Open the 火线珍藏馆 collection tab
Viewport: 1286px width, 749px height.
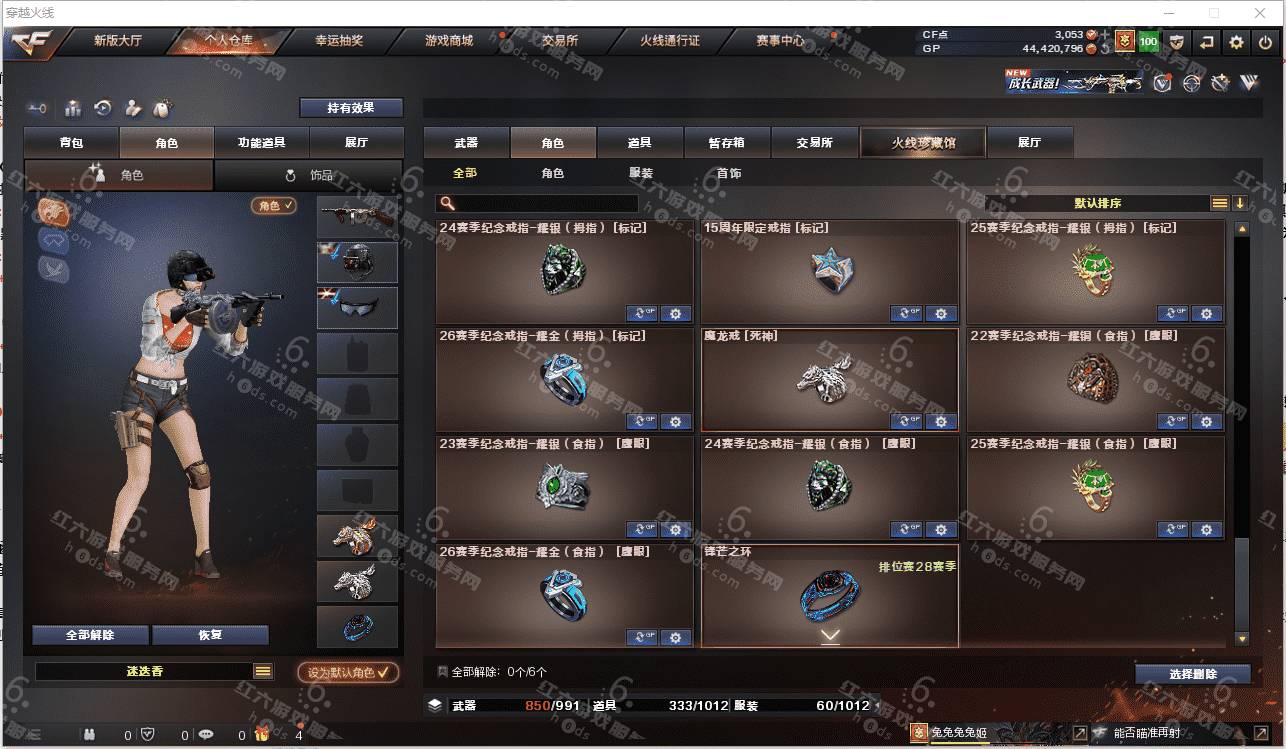923,143
